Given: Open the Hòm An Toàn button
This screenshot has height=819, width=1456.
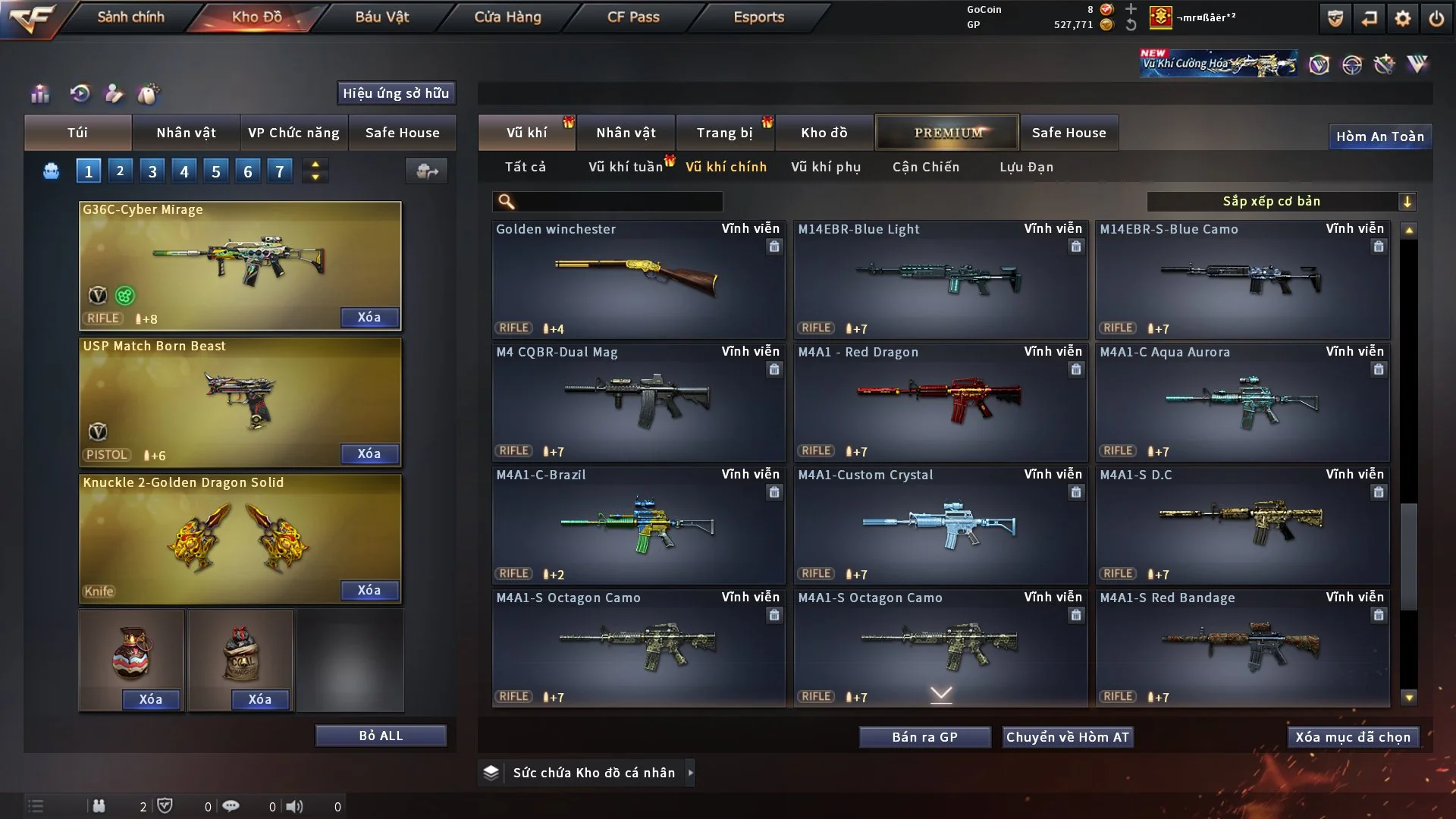Looking at the screenshot, I should coord(1379,136).
